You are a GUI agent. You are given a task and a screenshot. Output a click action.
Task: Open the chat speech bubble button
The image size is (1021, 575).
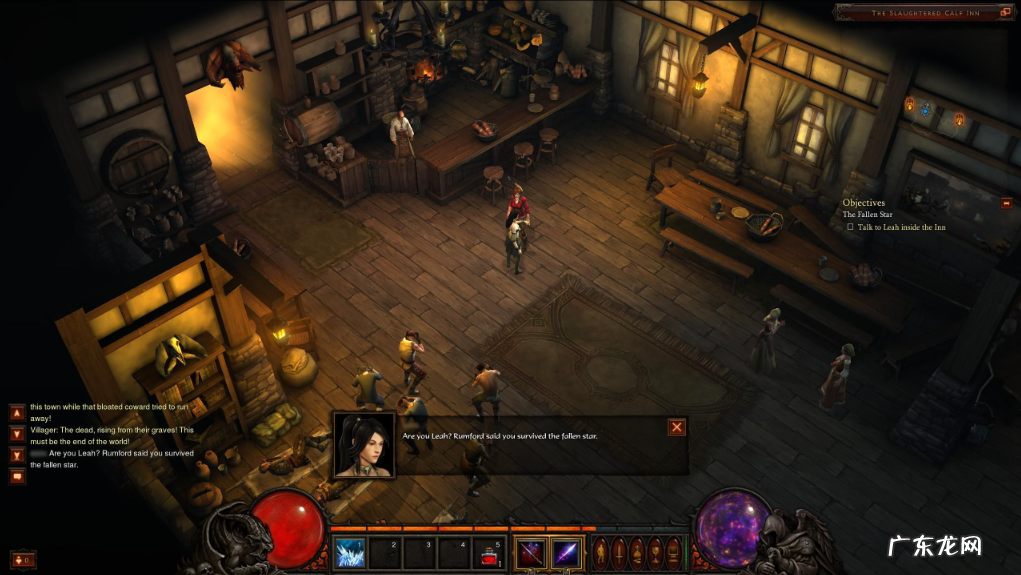(17, 476)
